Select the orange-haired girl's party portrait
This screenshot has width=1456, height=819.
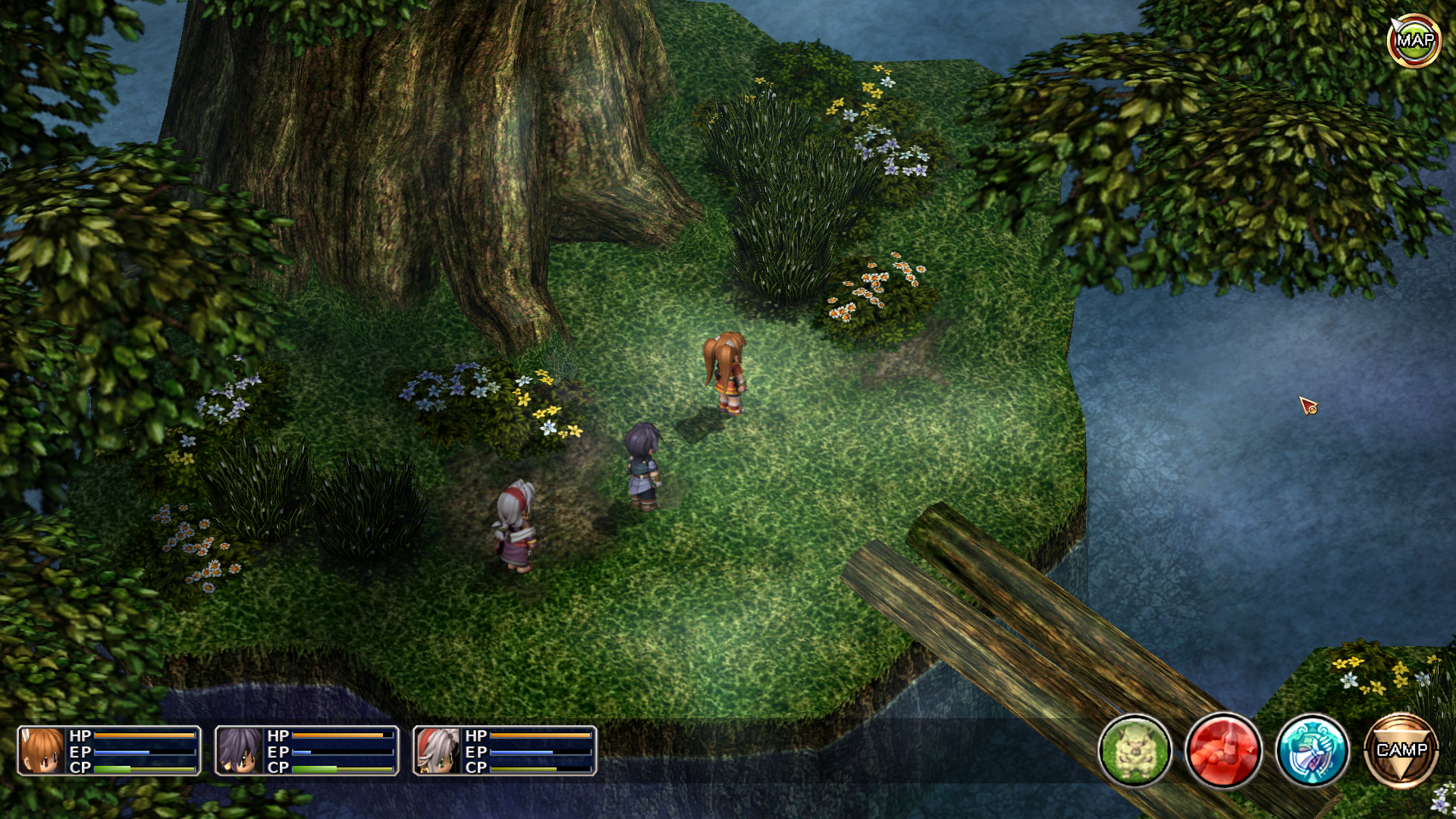pyautogui.click(x=42, y=751)
